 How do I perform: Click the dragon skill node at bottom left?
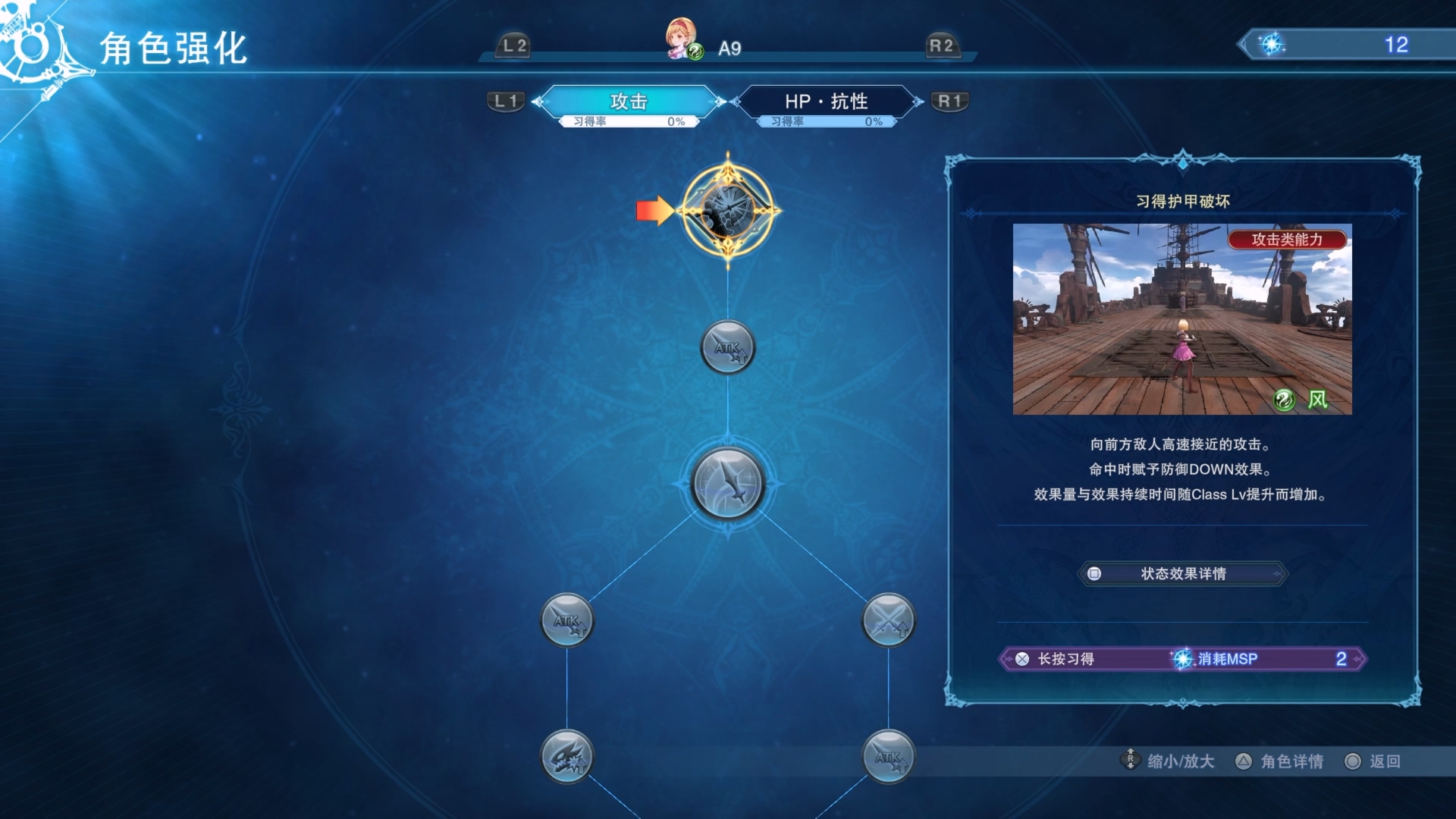coord(565,756)
